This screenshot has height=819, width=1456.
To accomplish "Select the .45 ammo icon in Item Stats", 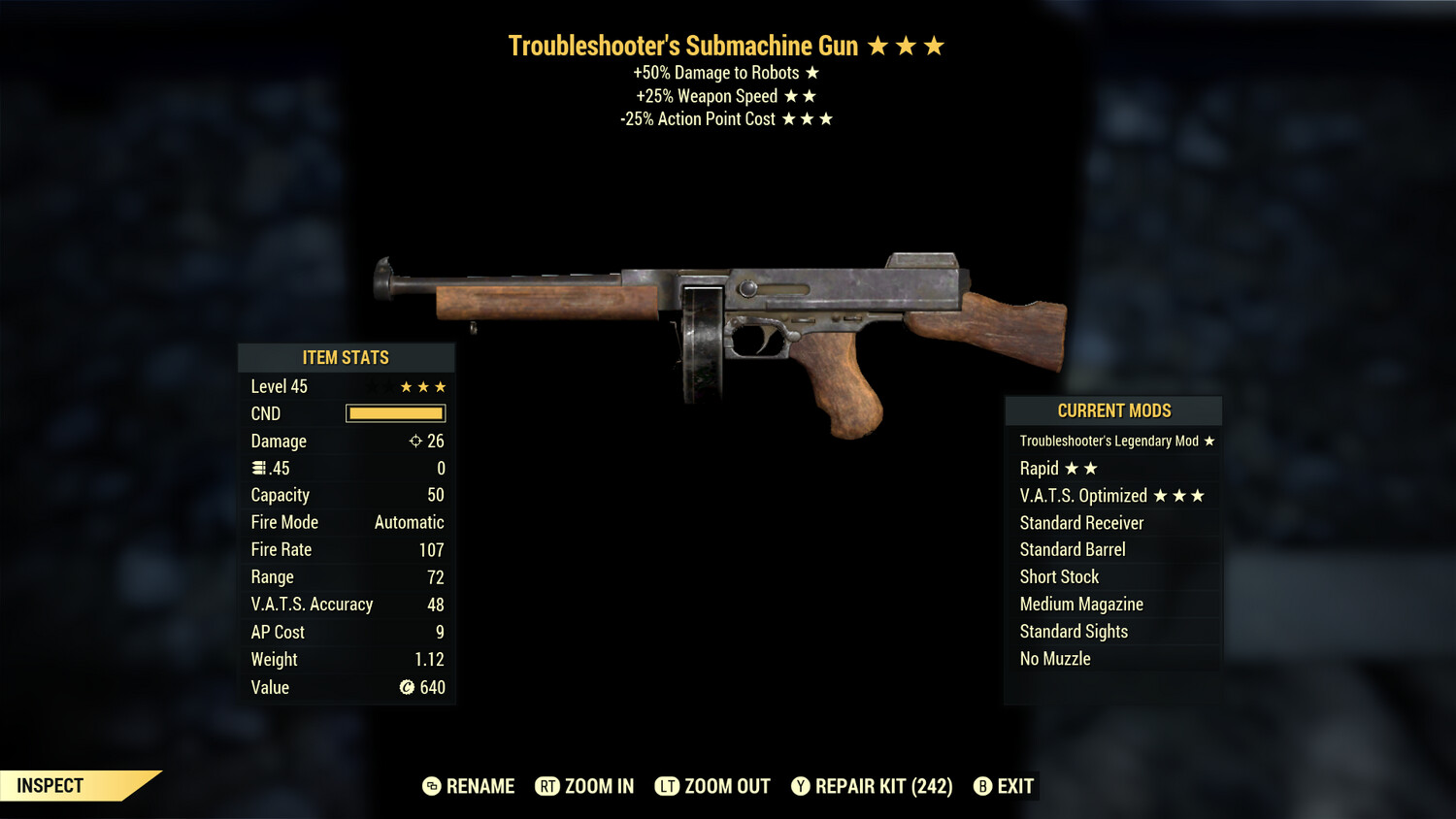I will pos(260,468).
